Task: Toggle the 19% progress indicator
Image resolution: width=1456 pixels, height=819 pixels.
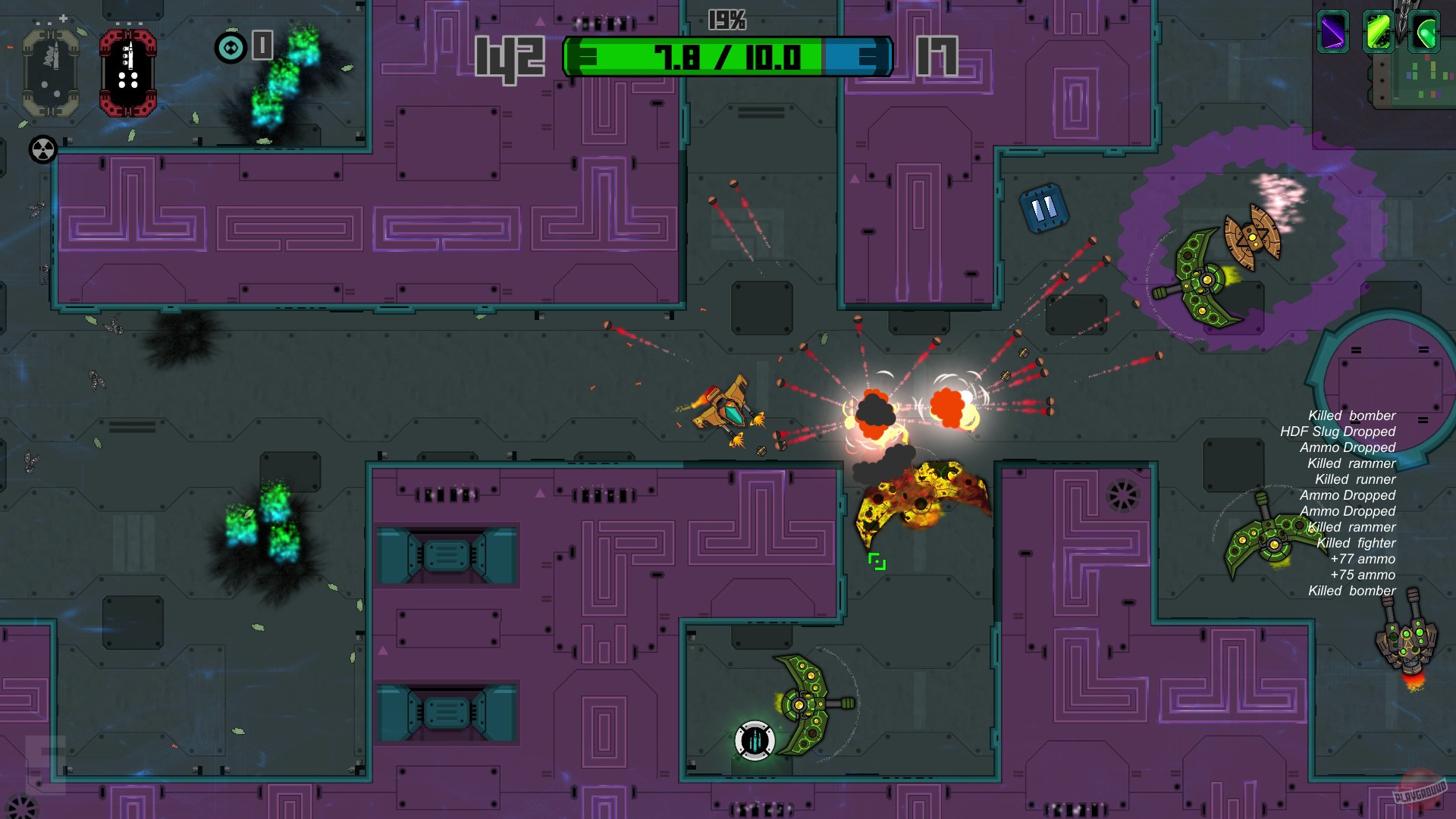Action: pos(726,20)
